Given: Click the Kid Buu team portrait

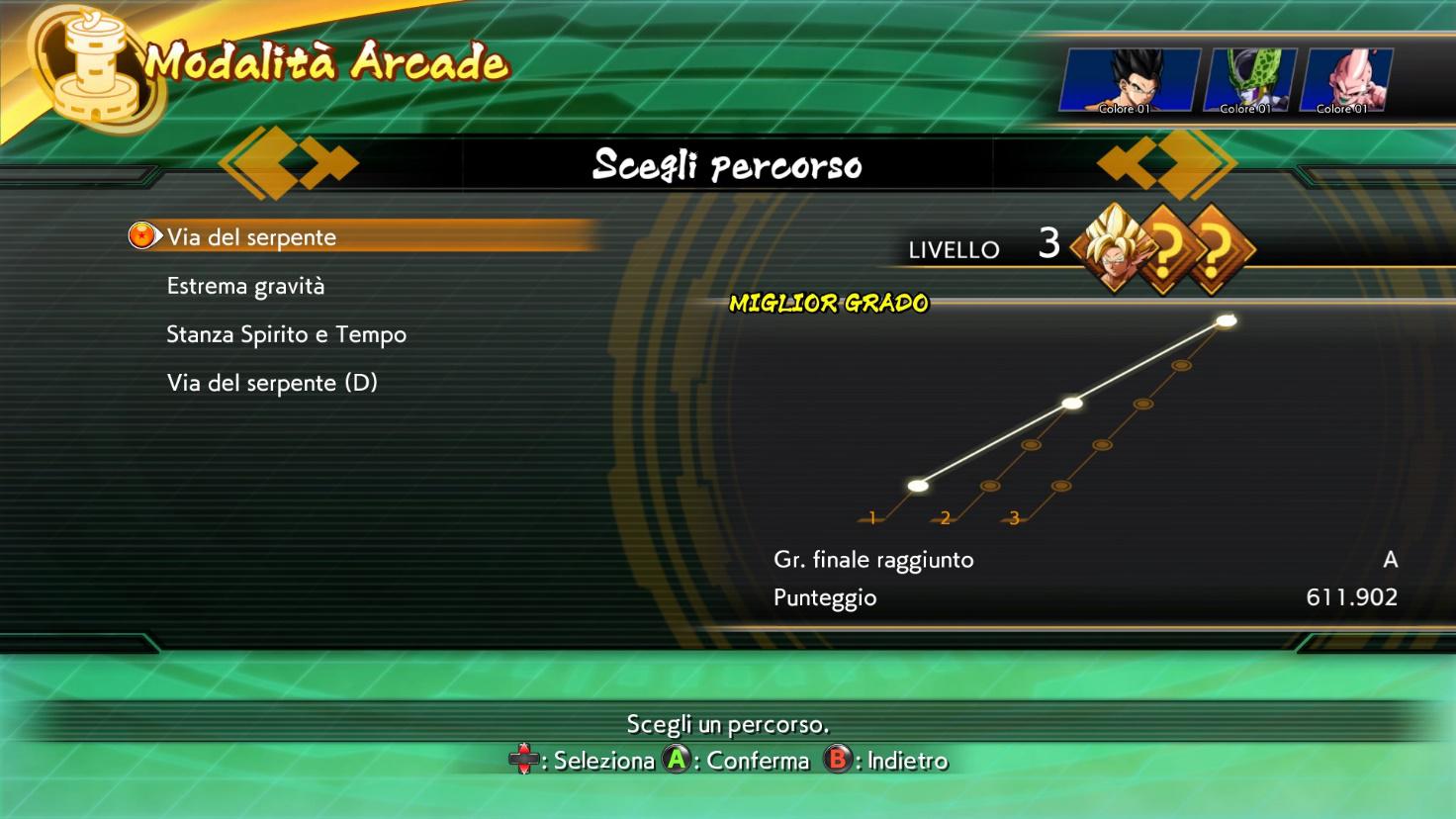Looking at the screenshot, I should click(x=1345, y=80).
